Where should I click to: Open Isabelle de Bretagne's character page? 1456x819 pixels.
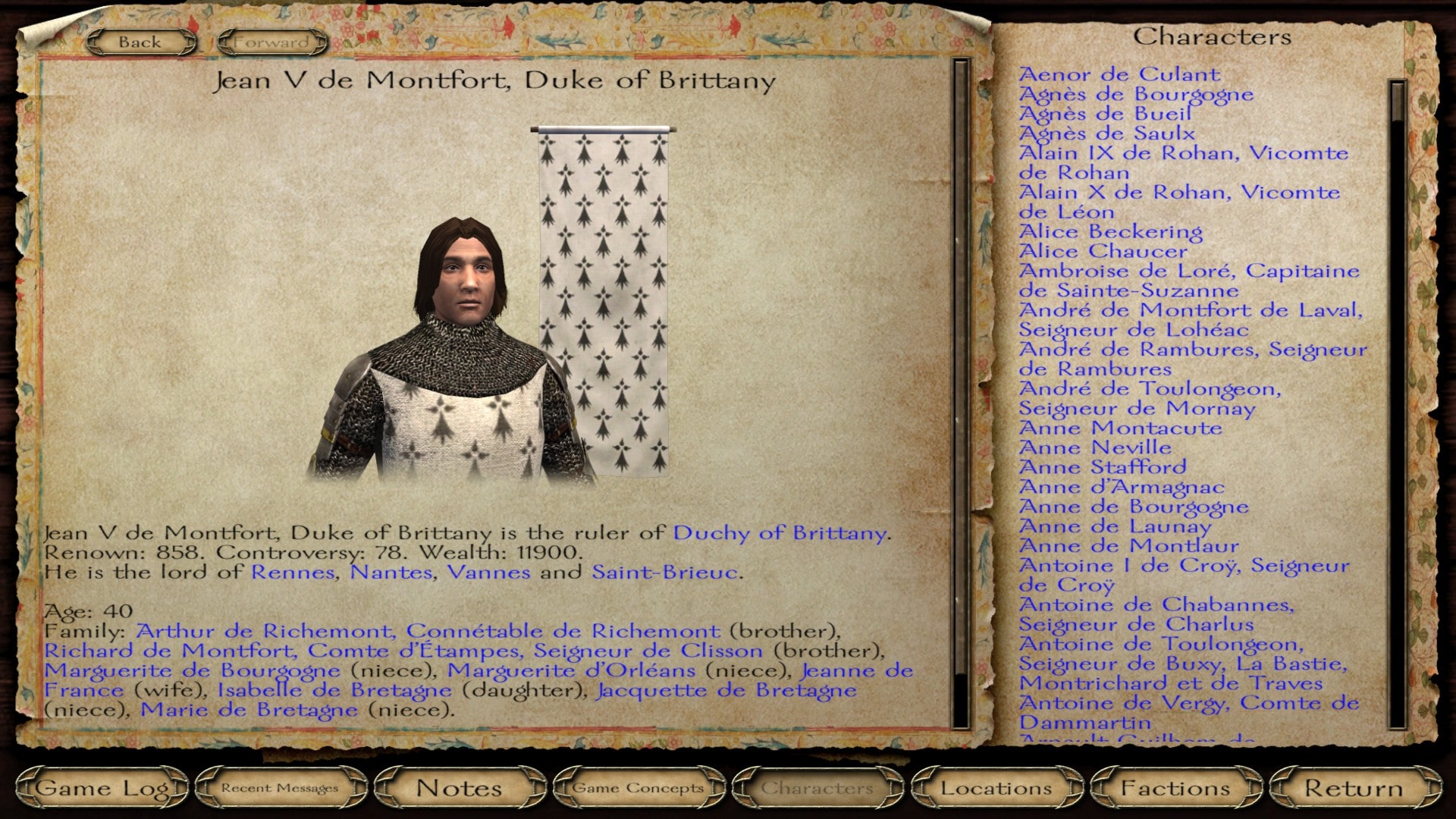coord(334,691)
